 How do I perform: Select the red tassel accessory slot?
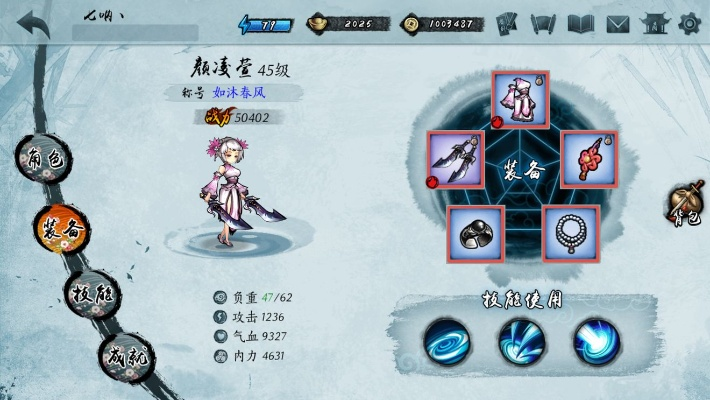588,159
